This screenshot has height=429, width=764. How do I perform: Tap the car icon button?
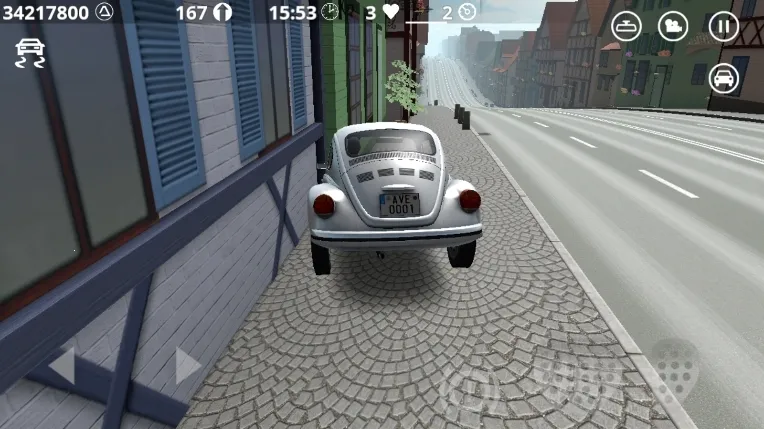click(x=723, y=77)
